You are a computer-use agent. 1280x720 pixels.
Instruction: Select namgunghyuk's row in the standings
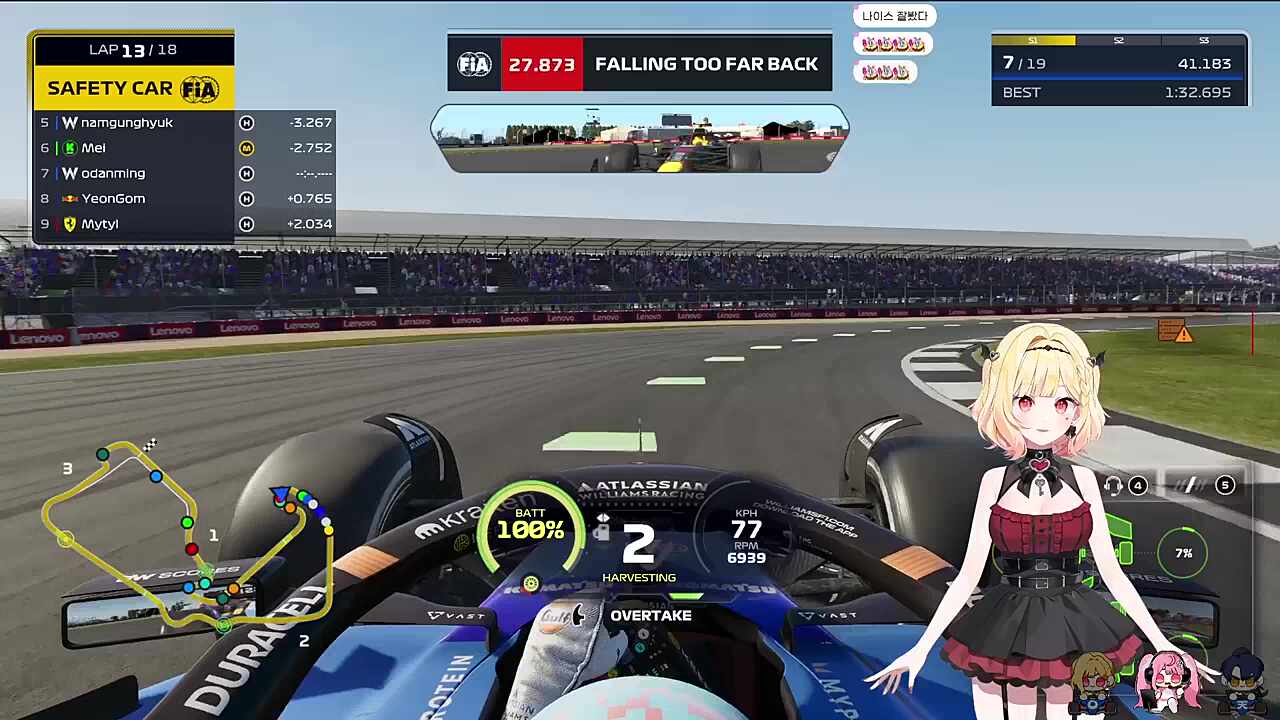point(185,123)
